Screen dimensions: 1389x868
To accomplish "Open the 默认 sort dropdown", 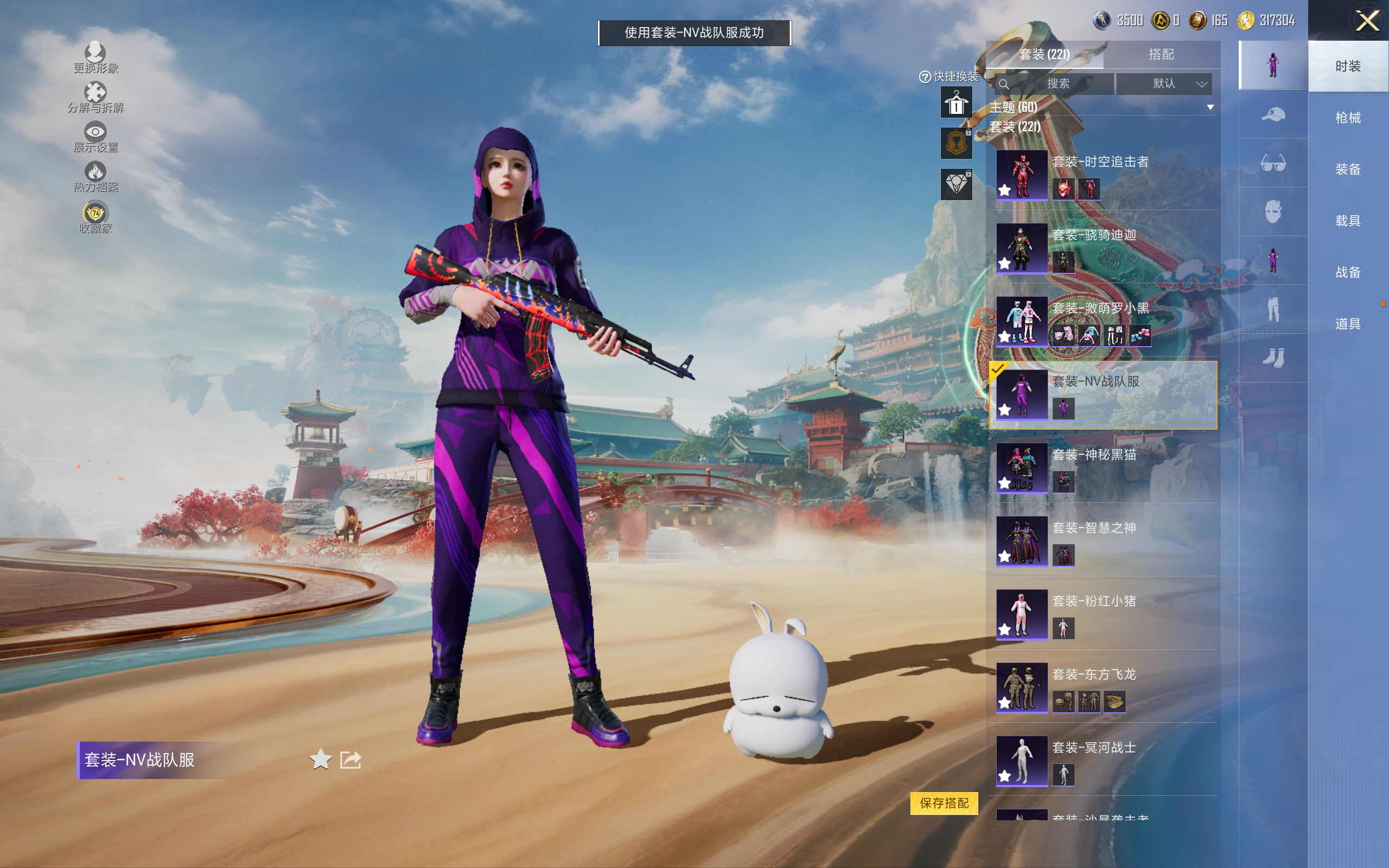I will coord(1163,84).
